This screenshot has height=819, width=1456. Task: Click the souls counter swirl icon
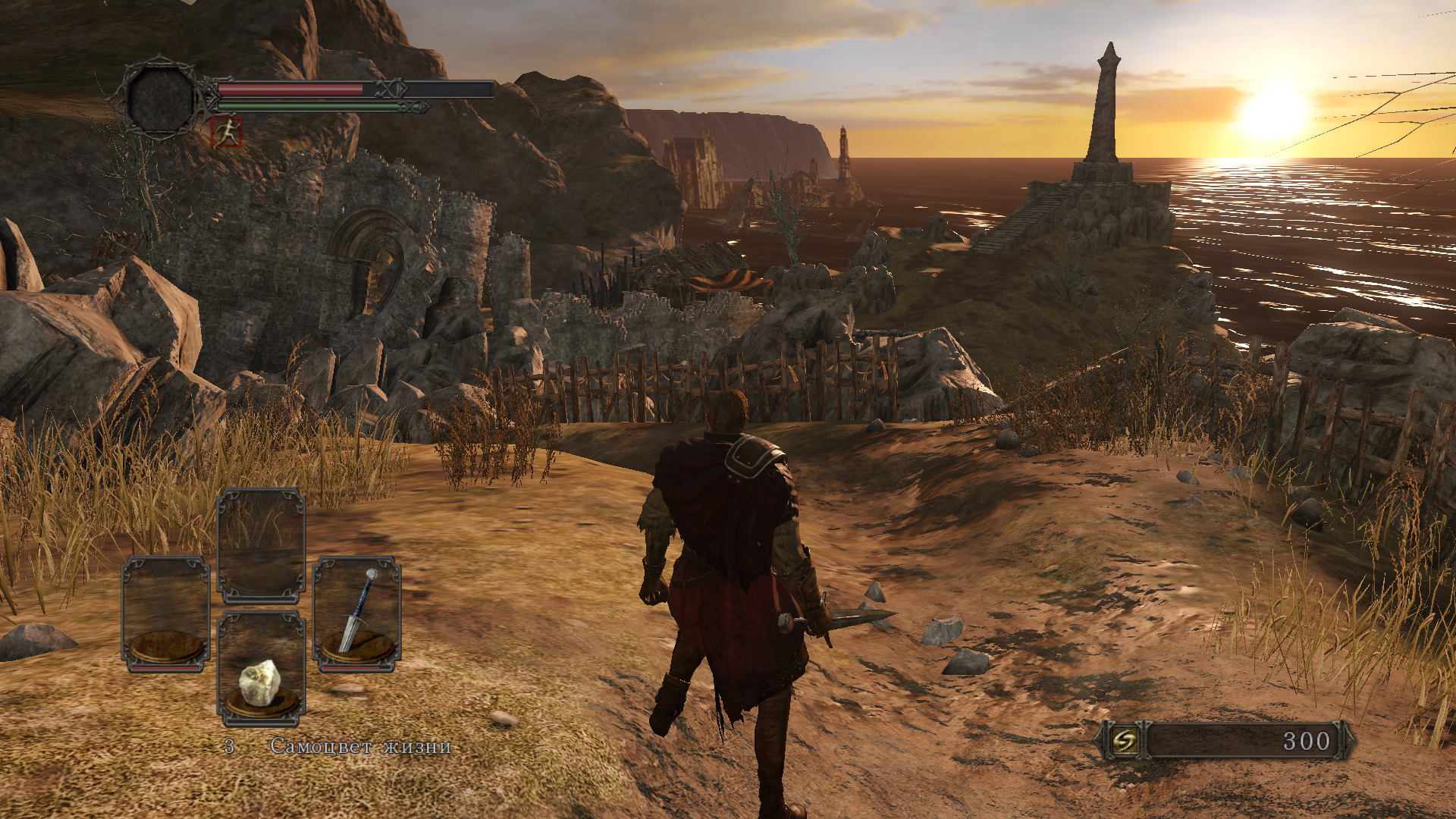point(1124,740)
